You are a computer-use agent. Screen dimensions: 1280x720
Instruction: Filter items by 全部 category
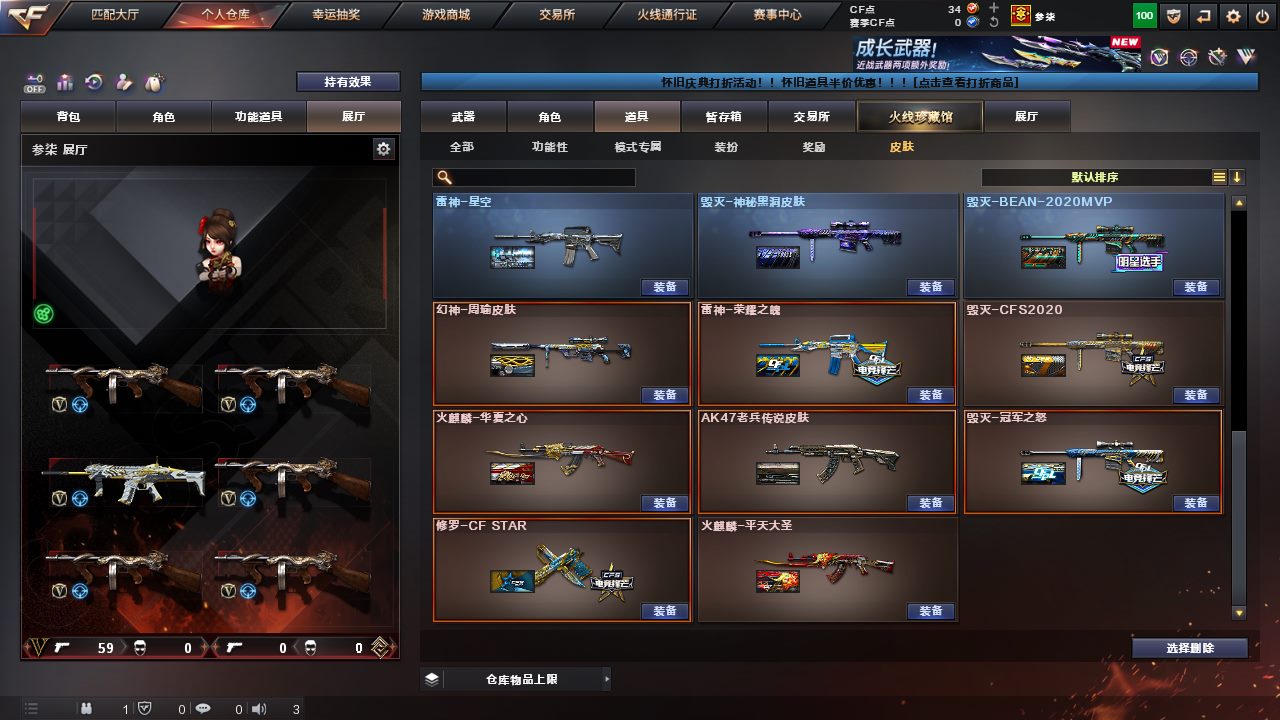(x=462, y=147)
